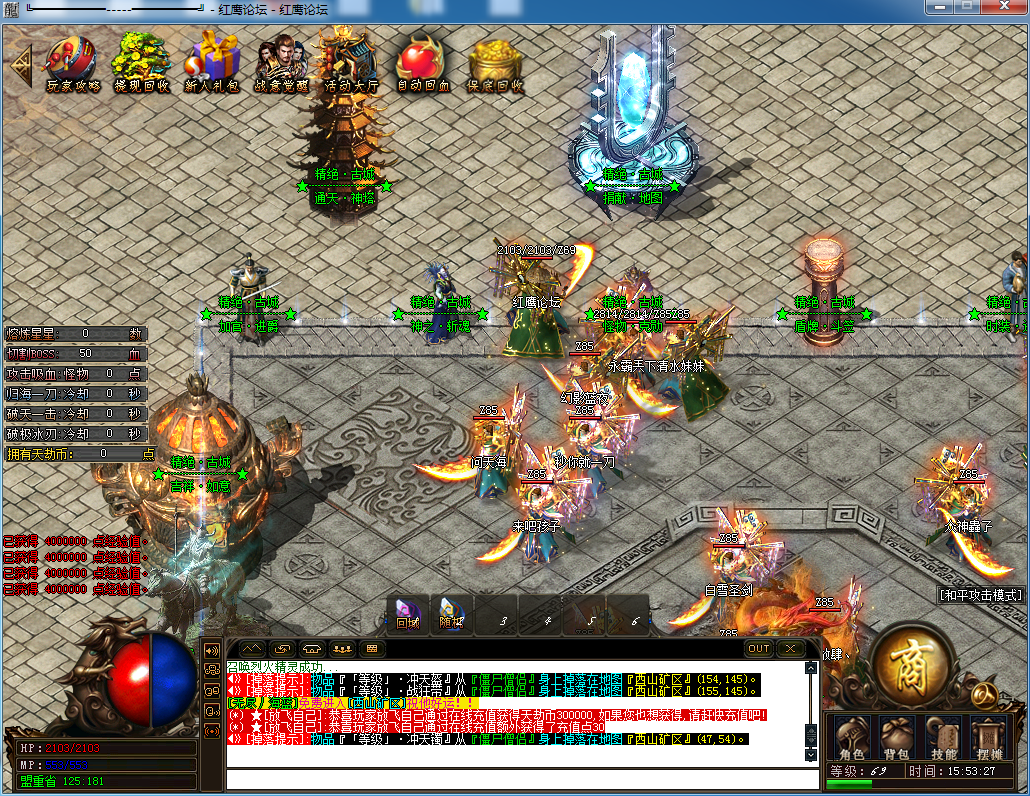Use the 随机 teleport scroll slot
This screenshot has width=1030, height=796.
(452, 614)
